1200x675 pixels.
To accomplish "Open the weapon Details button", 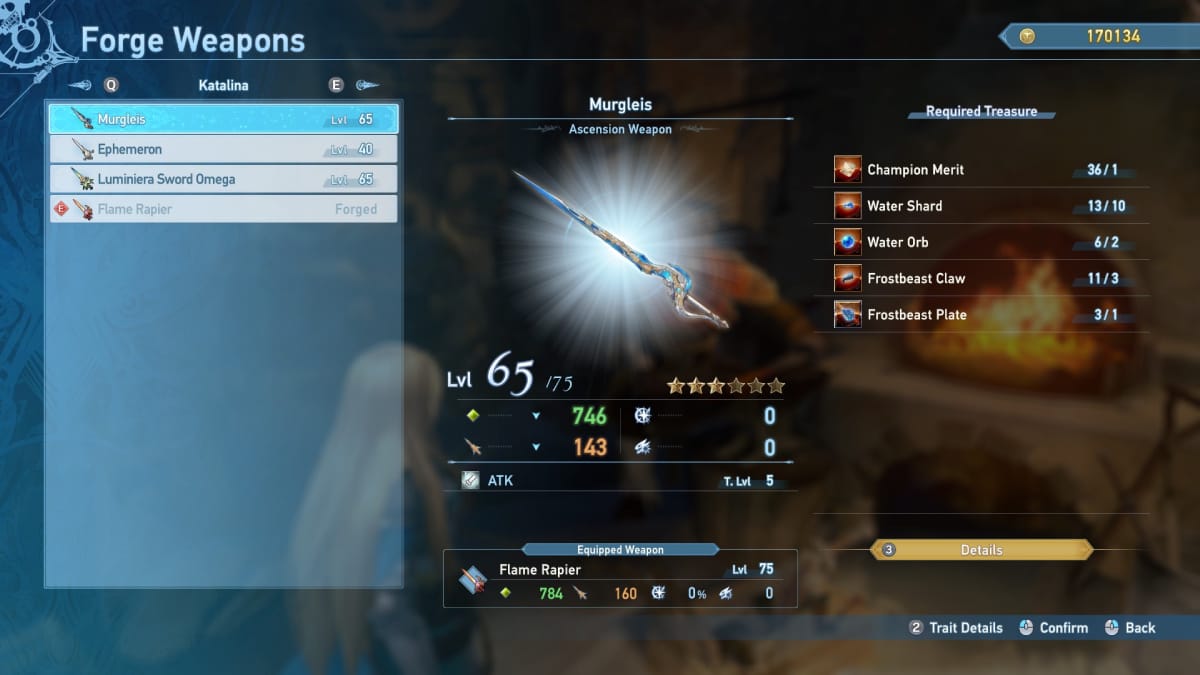I will [x=981, y=550].
